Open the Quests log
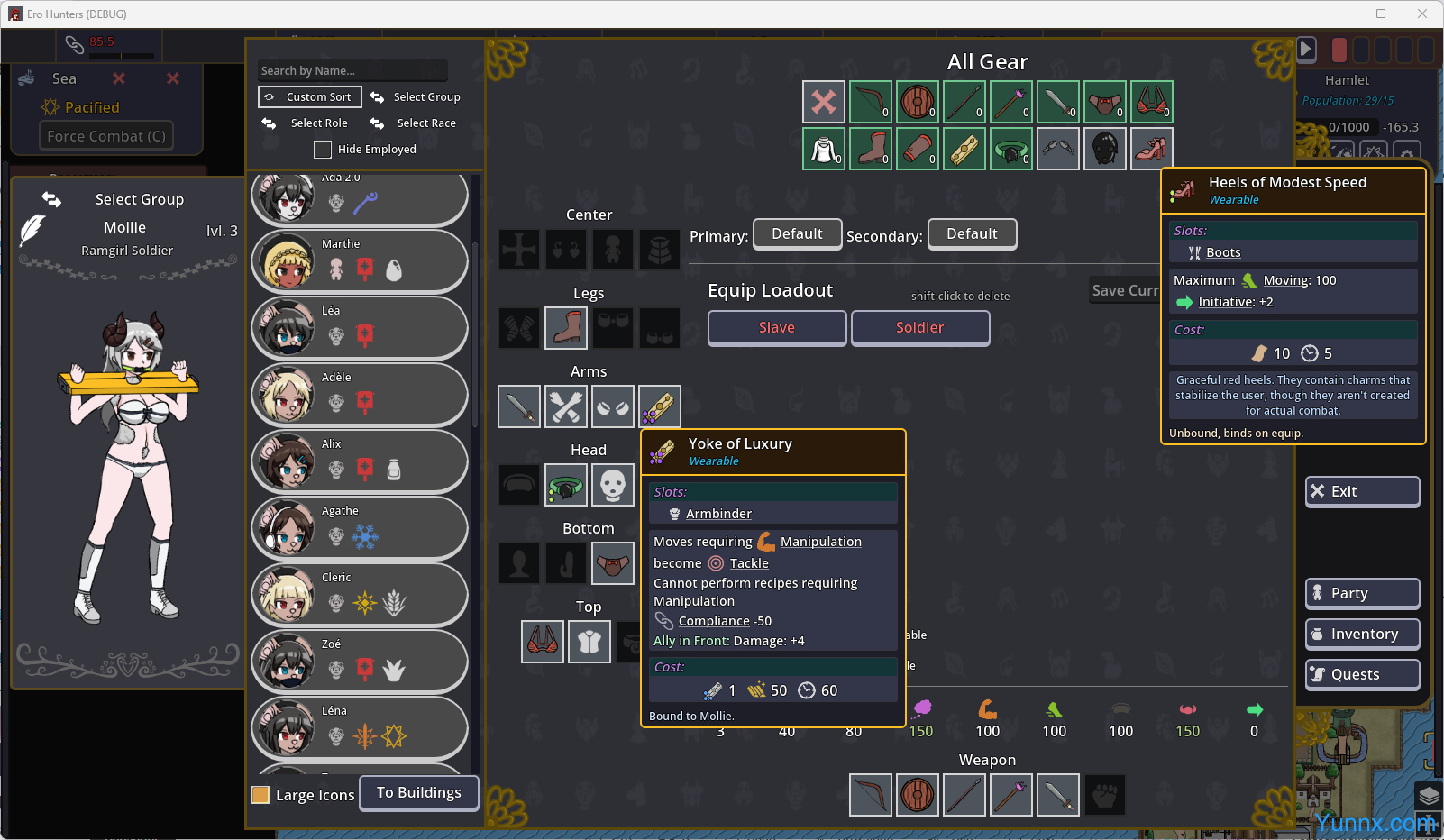The width and height of the screenshot is (1444, 840). tap(1362, 674)
